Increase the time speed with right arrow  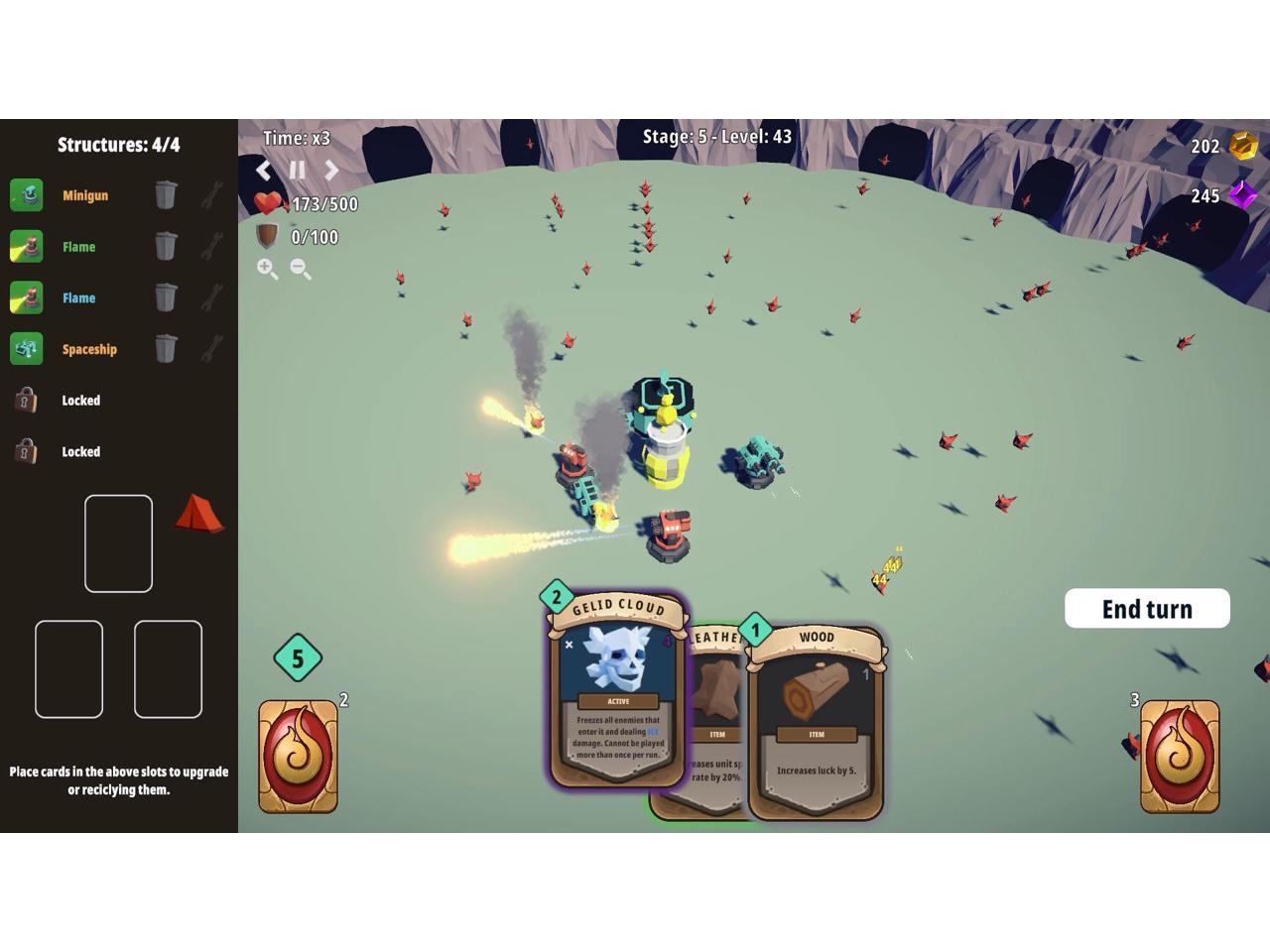tap(331, 171)
